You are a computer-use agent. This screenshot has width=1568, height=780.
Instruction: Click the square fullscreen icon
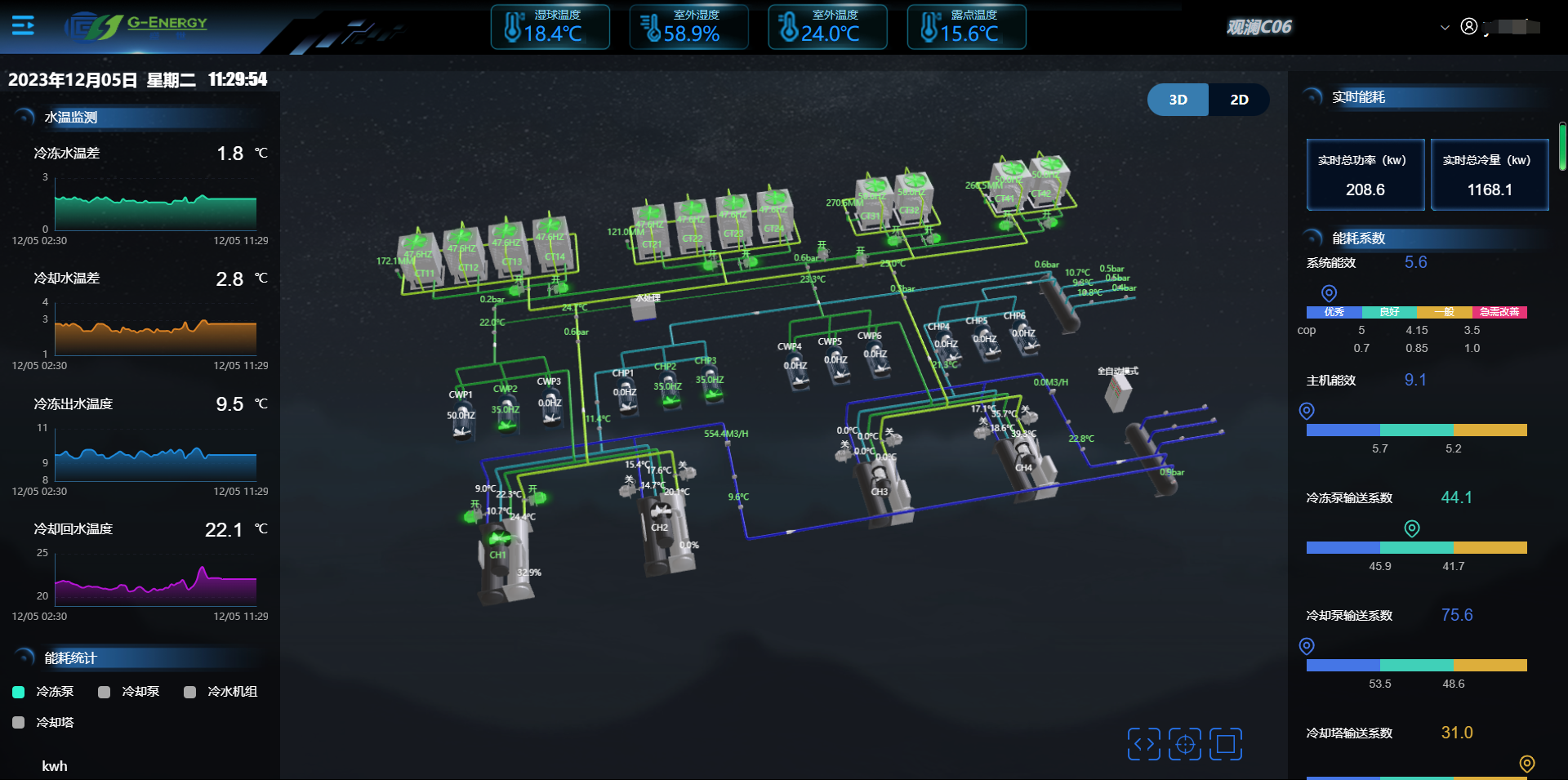[x=1226, y=744]
